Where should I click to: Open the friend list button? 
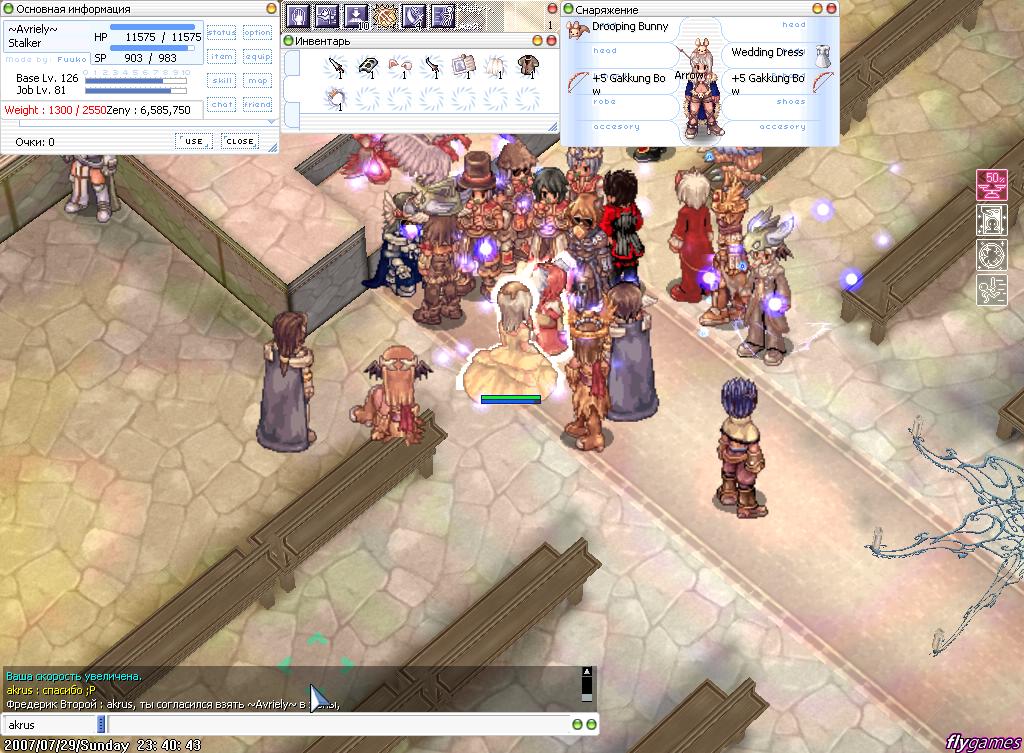tap(258, 105)
